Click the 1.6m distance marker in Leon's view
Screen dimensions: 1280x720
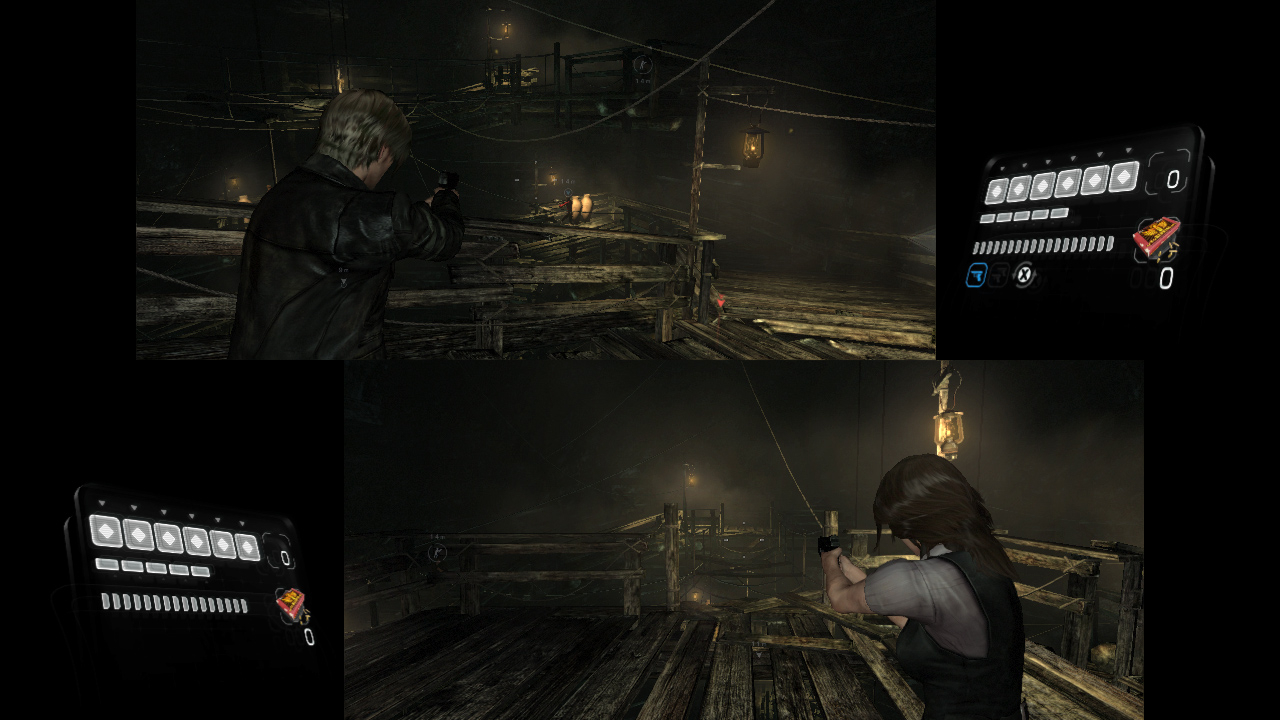[643, 80]
